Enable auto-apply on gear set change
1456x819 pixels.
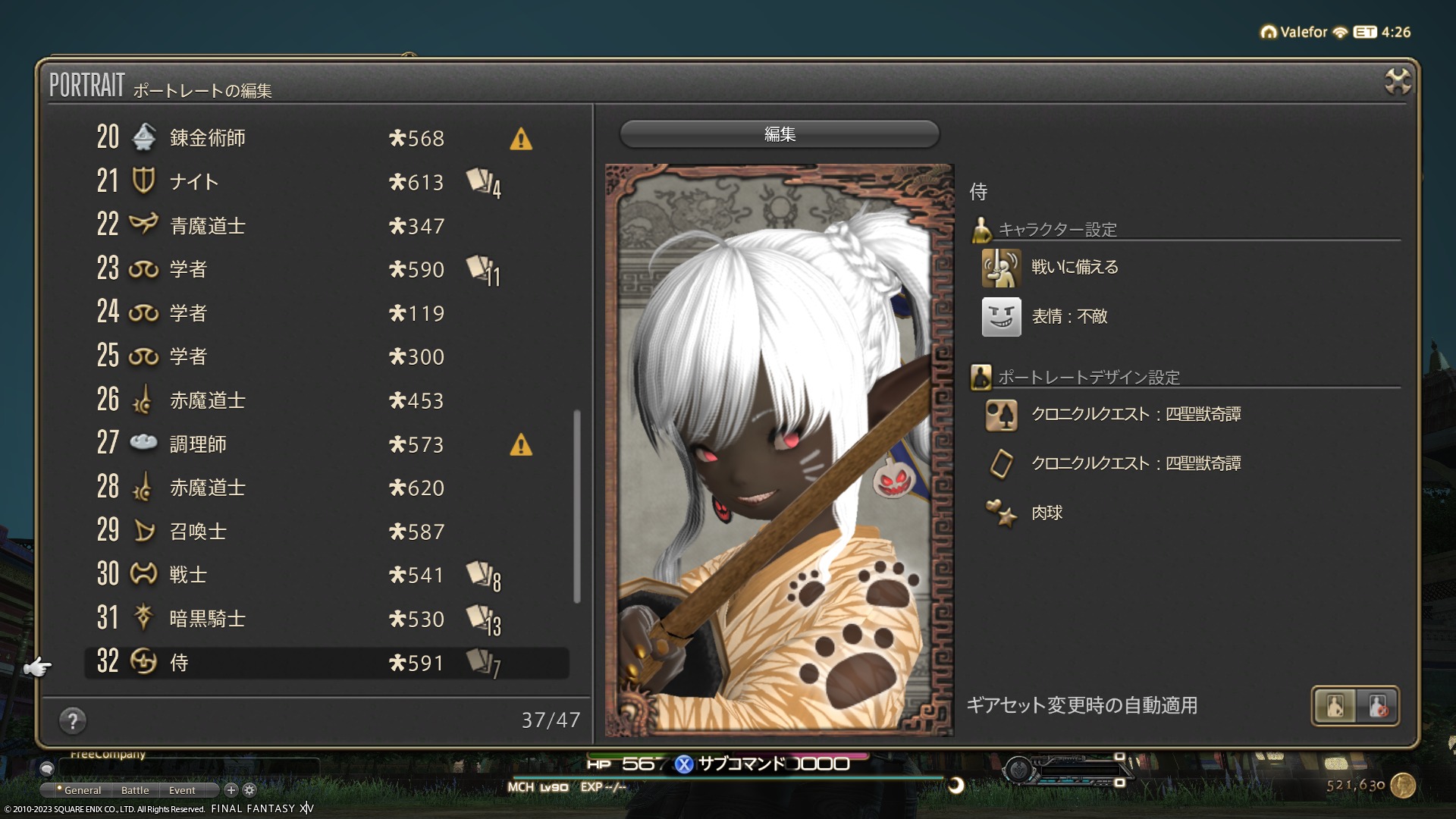[x=1335, y=706]
